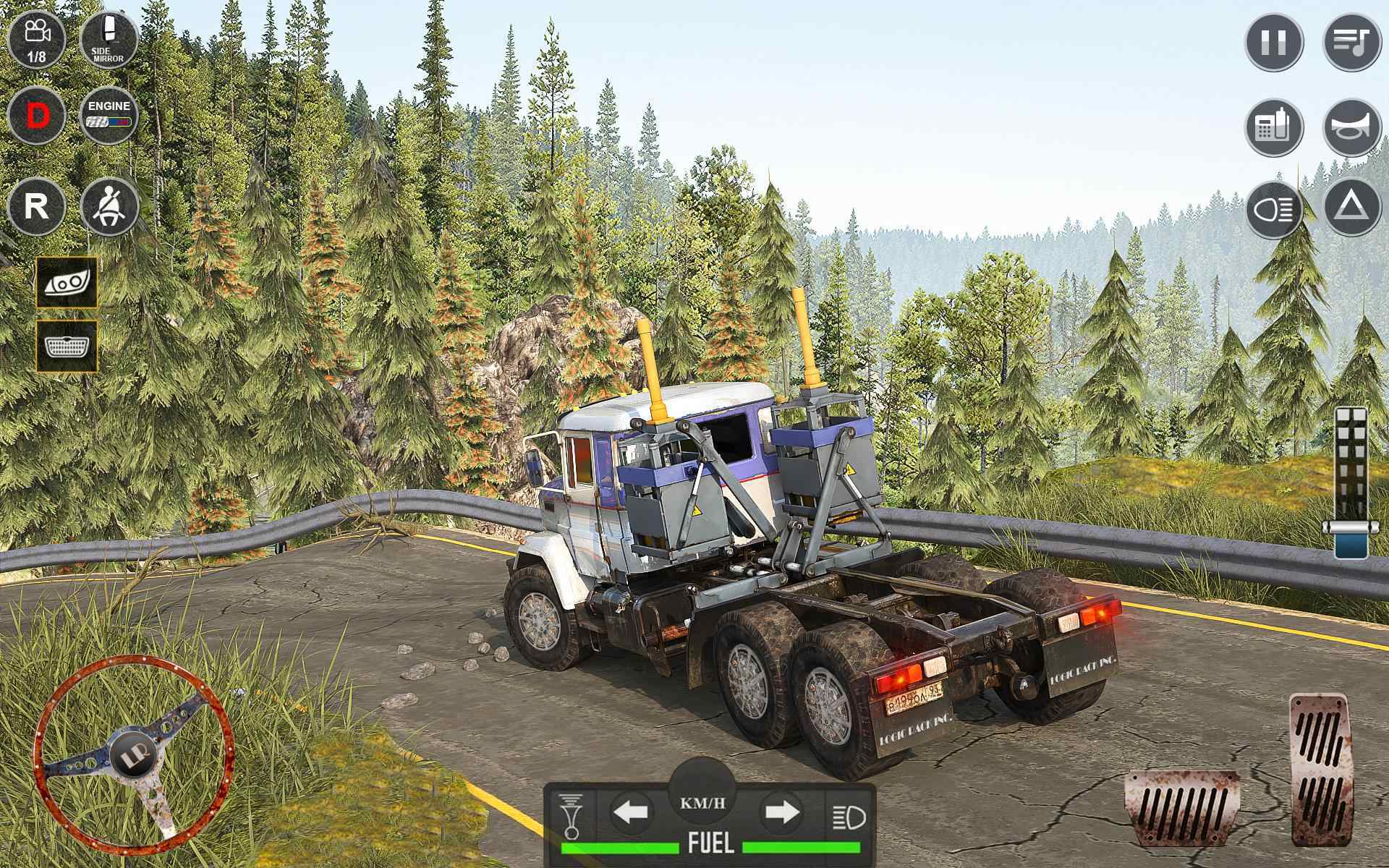Image resolution: width=1389 pixels, height=868 pixels.
Task: Honk the truck horn
Action: [1351, 128]
